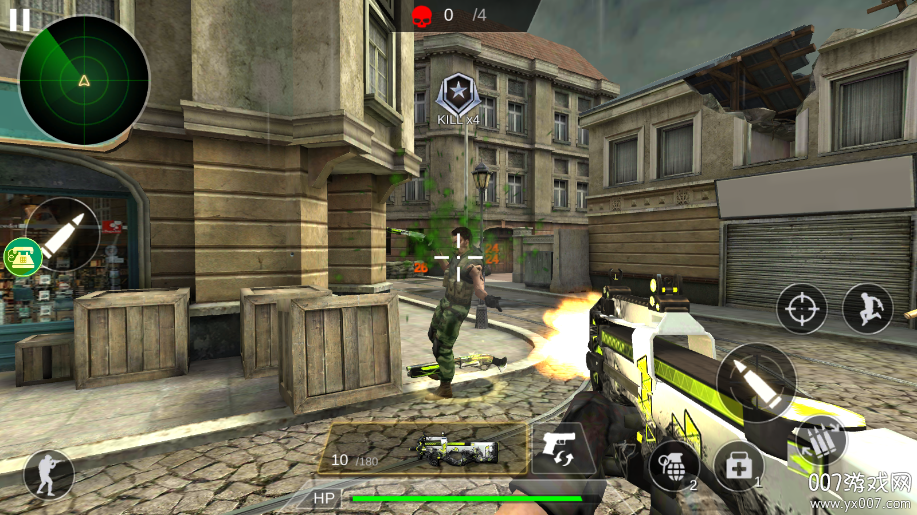Tap the green radar minimap
The height and width of the screenshot is (515, 917).
pos(84,80)
